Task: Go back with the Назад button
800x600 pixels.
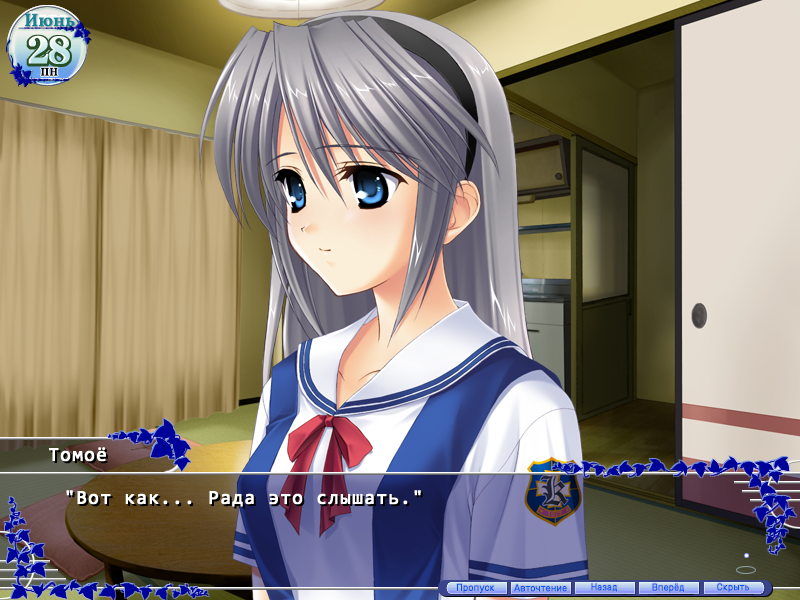Action: tap(604, 588)
